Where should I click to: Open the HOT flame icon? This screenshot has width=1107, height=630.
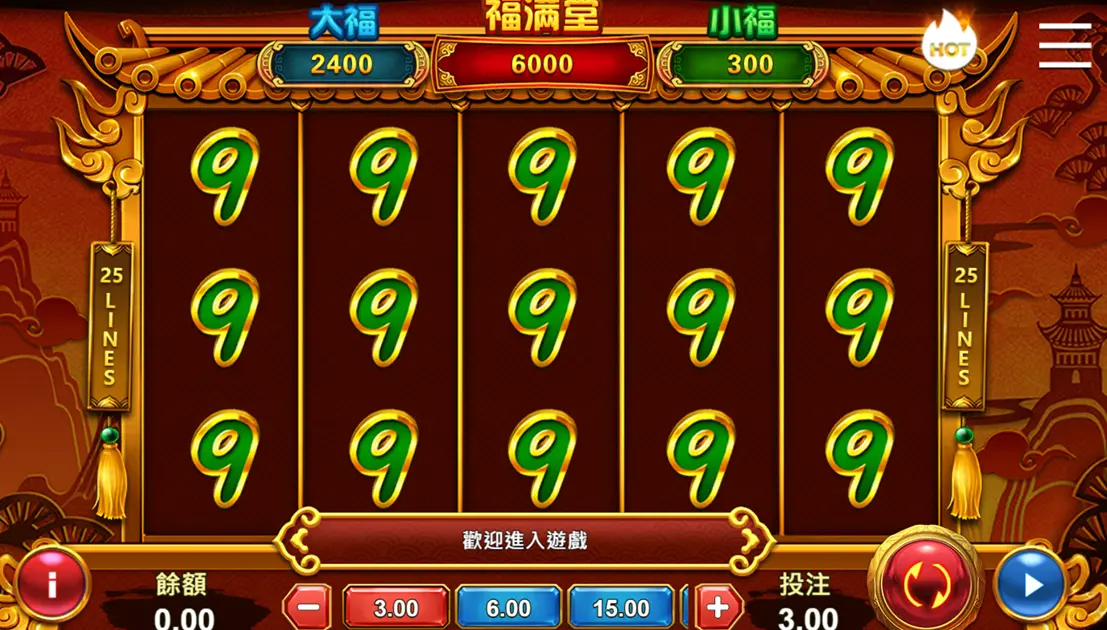click(x=948, y=43)
